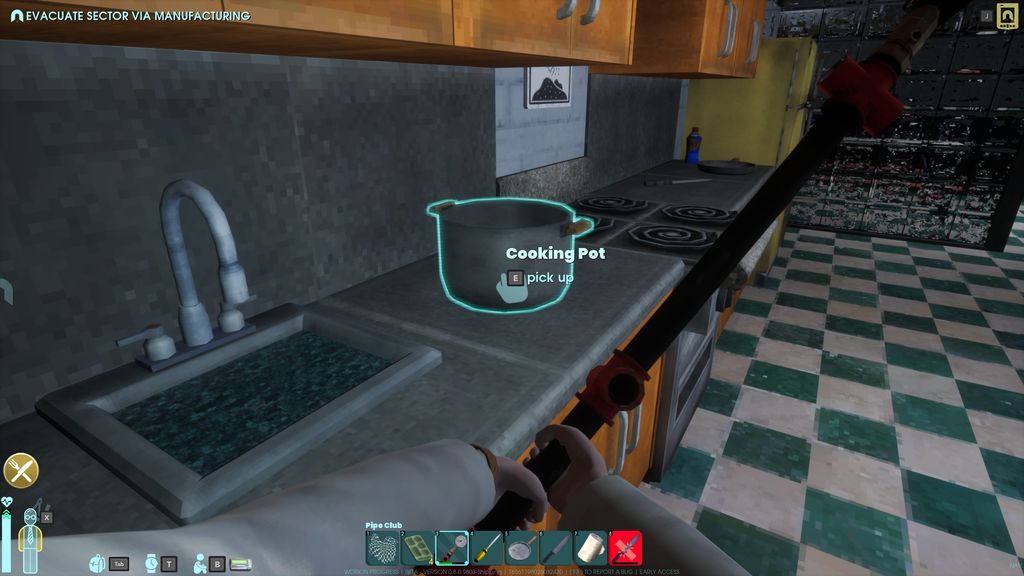The width and height of the screenshot is (1024, 576).
Task: Equip the yellow-handled screwdriver from the hotbar
Action: coord(487,548)
